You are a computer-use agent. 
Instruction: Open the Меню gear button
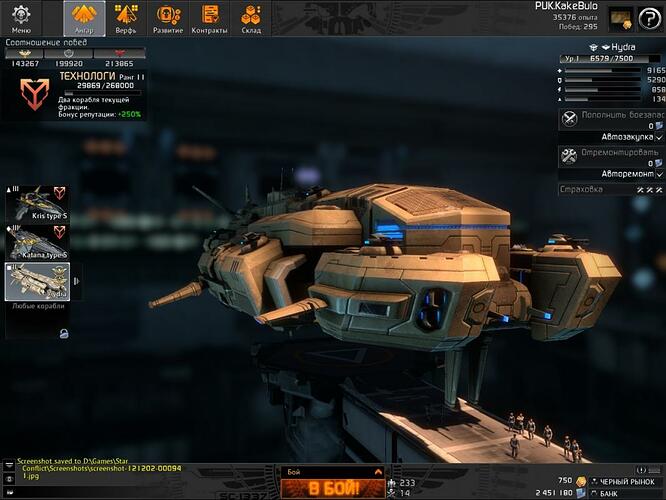[21, 18]
